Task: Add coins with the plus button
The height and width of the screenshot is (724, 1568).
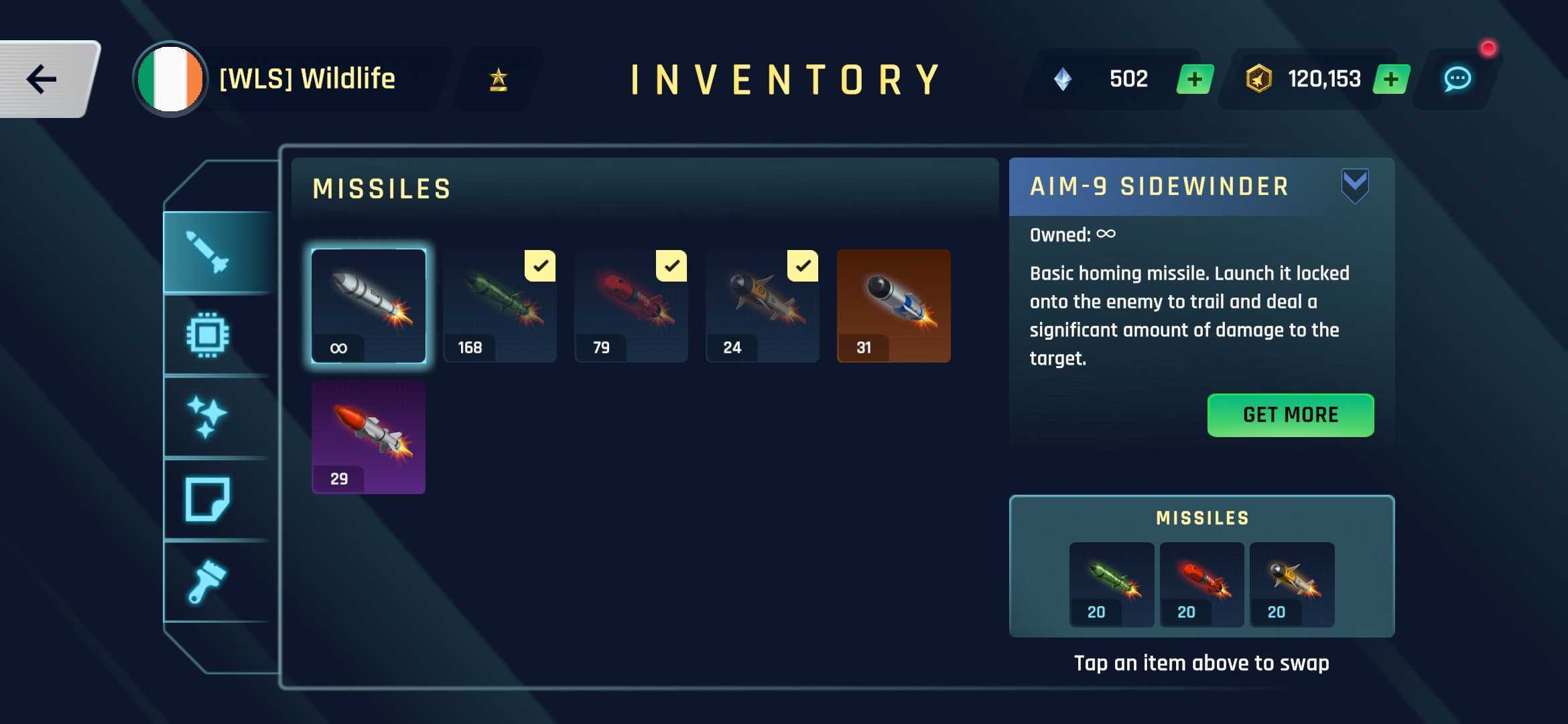Action: pos(1392,78)
